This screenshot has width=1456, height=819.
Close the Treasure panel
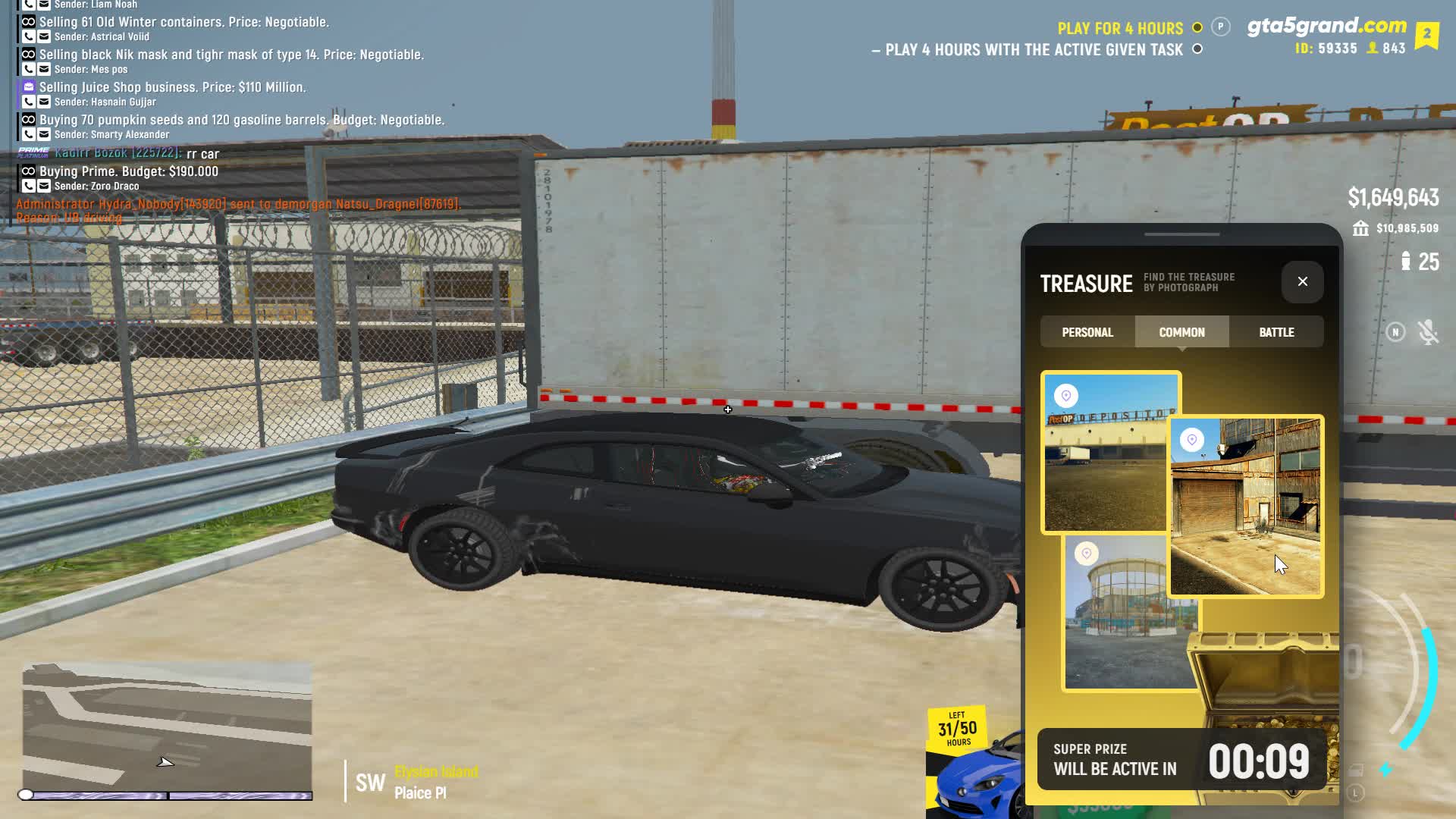click(1302, 281)
